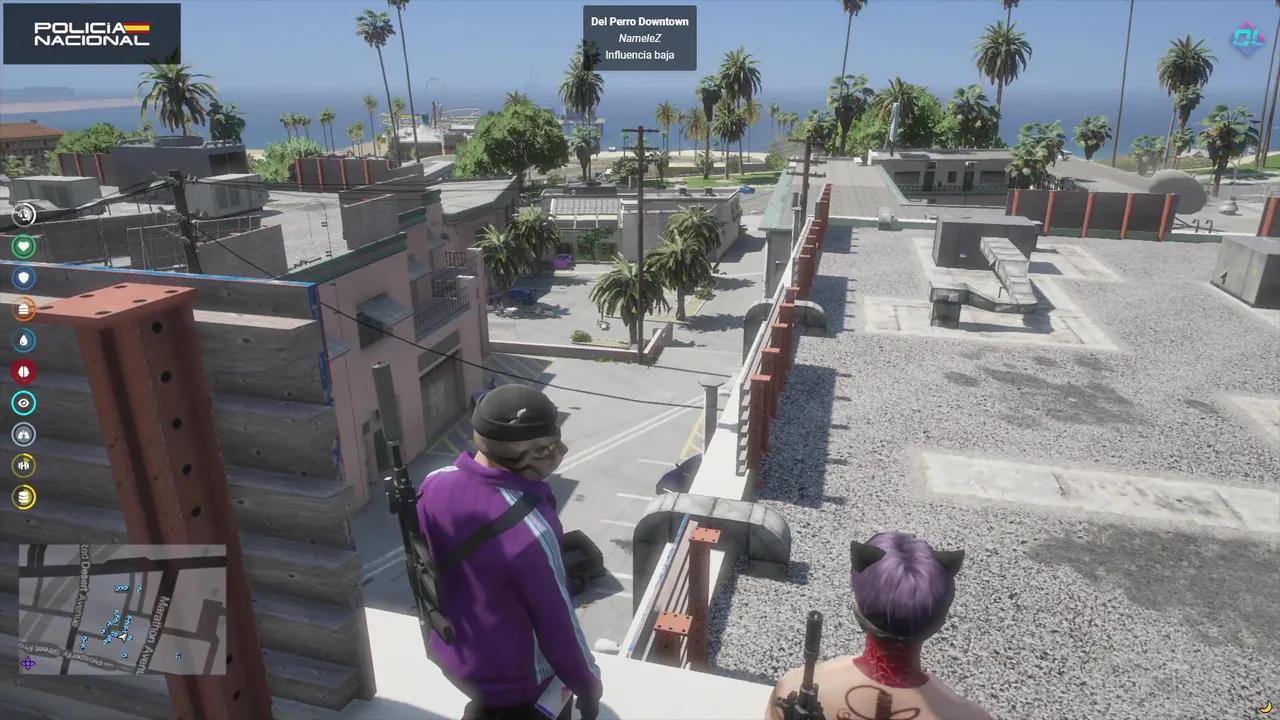Click the thirst water droplet icon
The width and height of the screenshot is (1280, 720).
coord(23,340)
